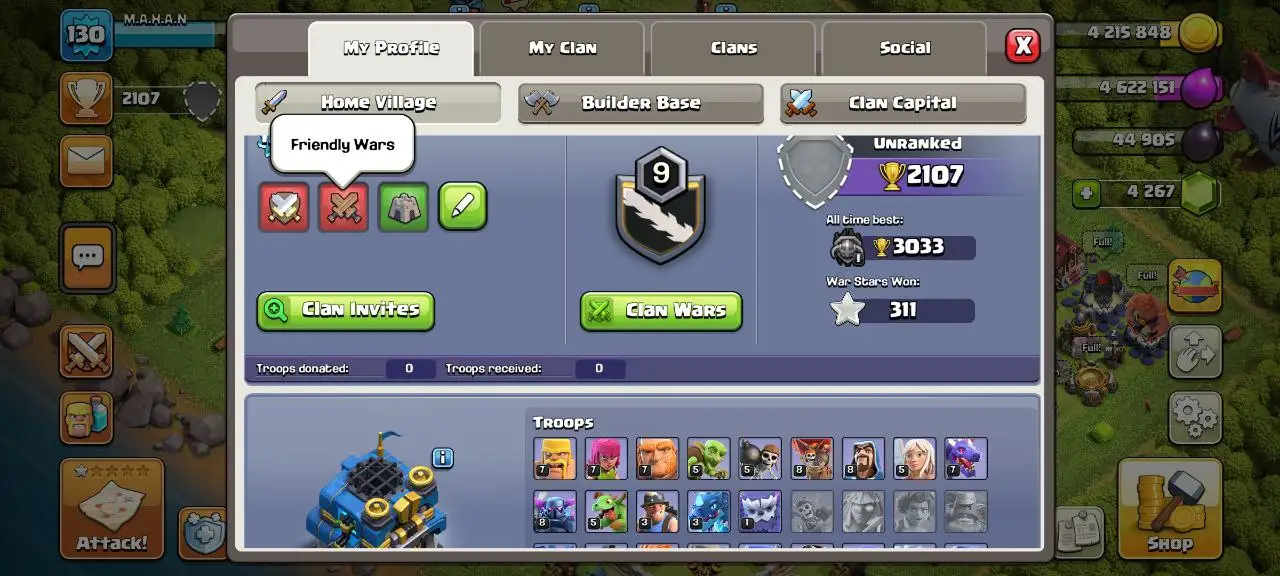
Task: Select the Barbarian troop icon
Action: tap(555, 458)
